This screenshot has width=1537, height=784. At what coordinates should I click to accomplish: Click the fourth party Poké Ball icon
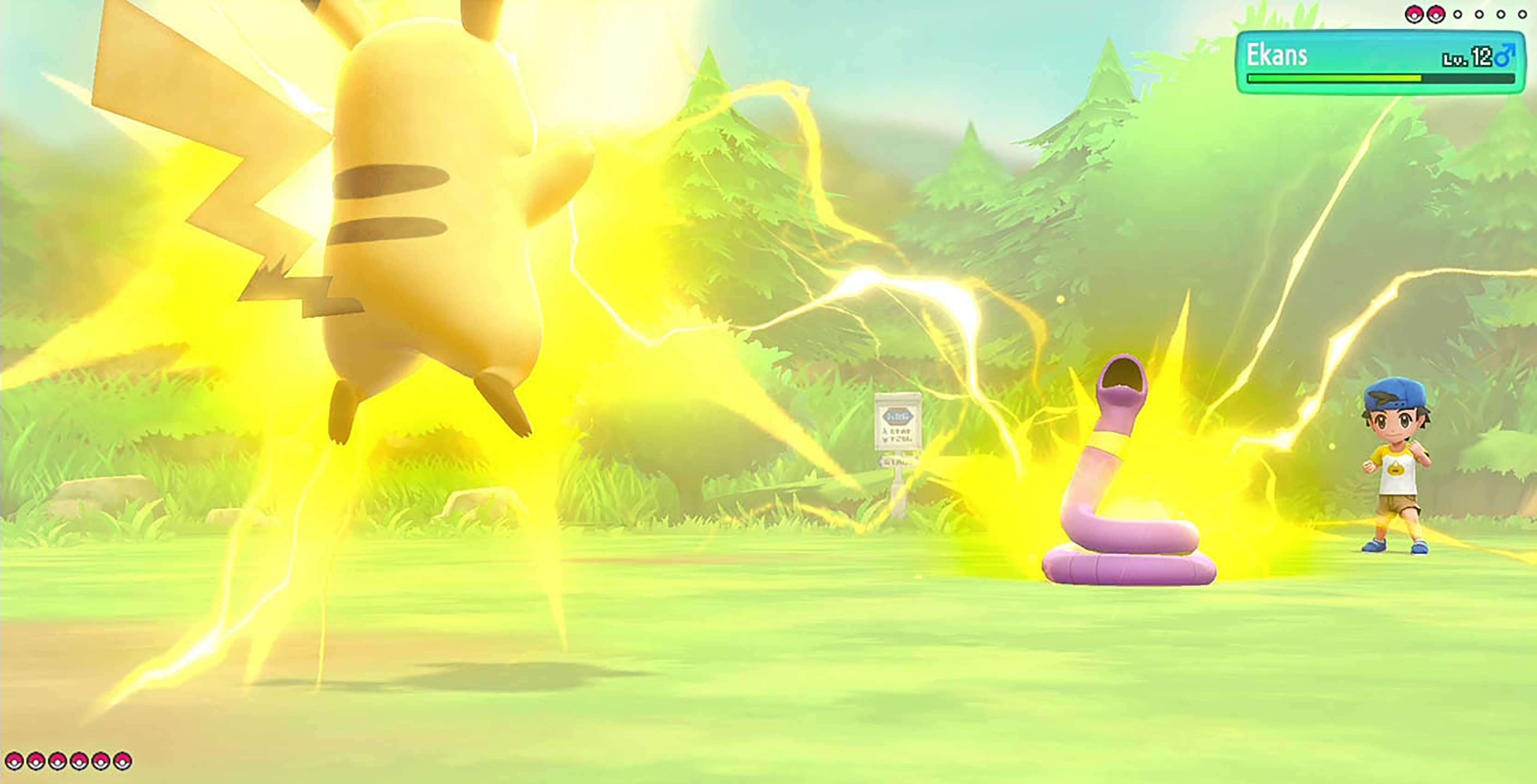tap(79, 762)
